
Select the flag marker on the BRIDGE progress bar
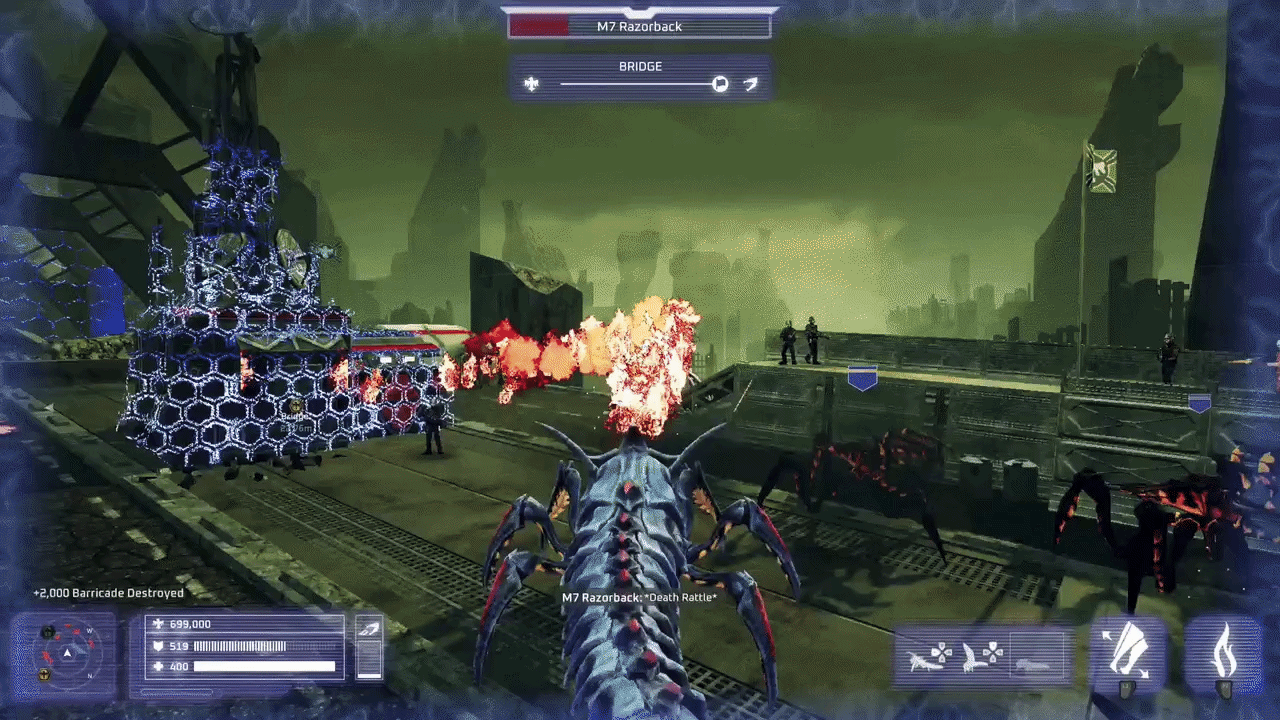coord(719,84)
